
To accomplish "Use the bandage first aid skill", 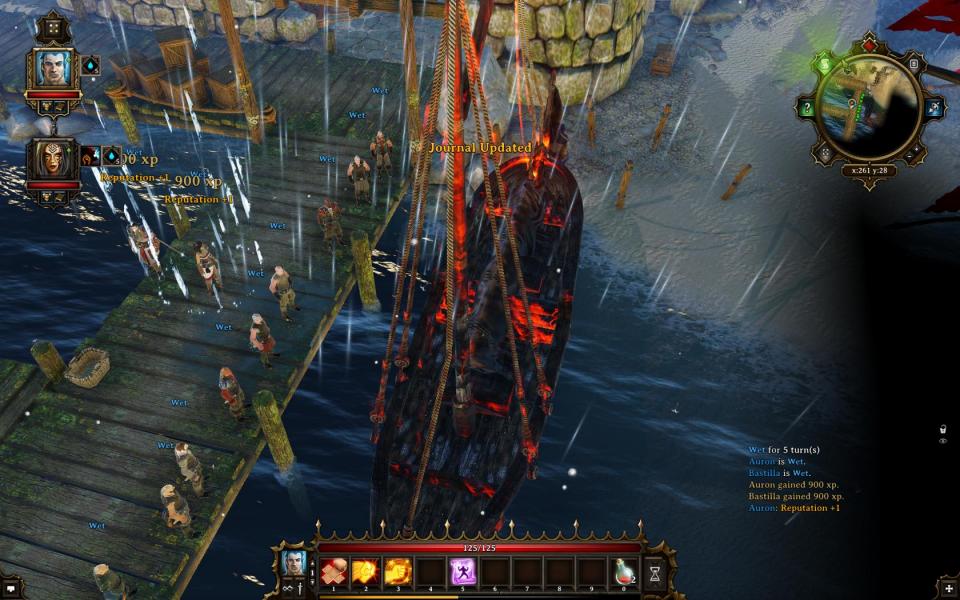I will click(334, 572).
